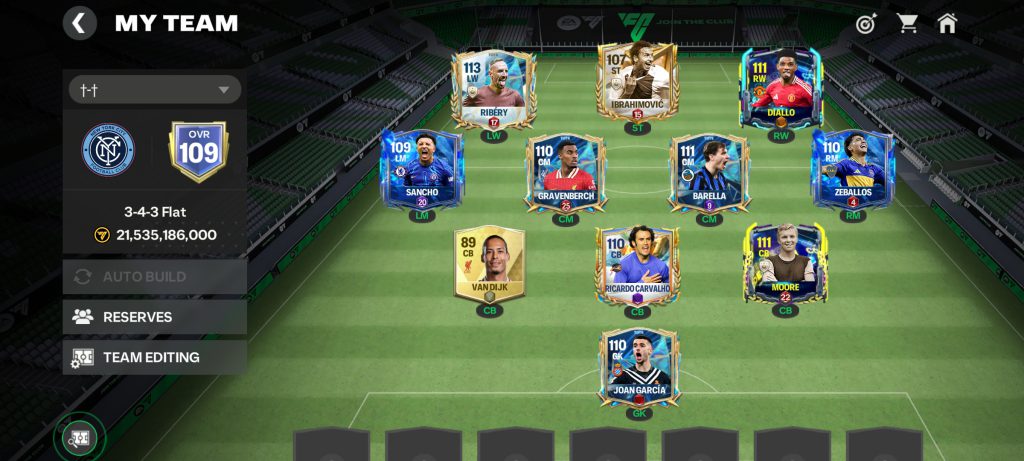Open Team Editing options
1024x461 pixels.
pyautogui.click(x=155, y=357)
